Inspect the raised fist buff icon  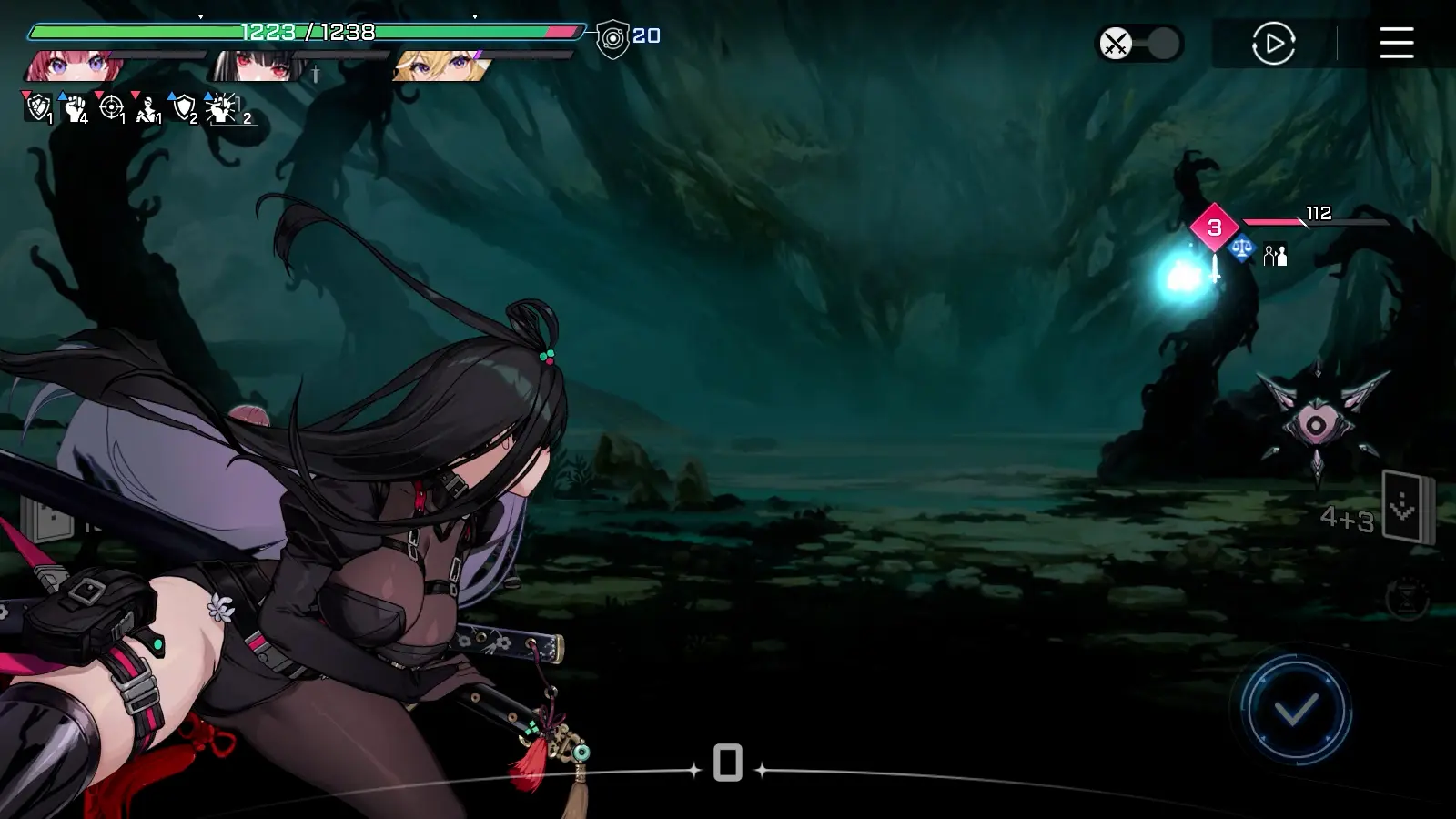[x=75, y=108]
